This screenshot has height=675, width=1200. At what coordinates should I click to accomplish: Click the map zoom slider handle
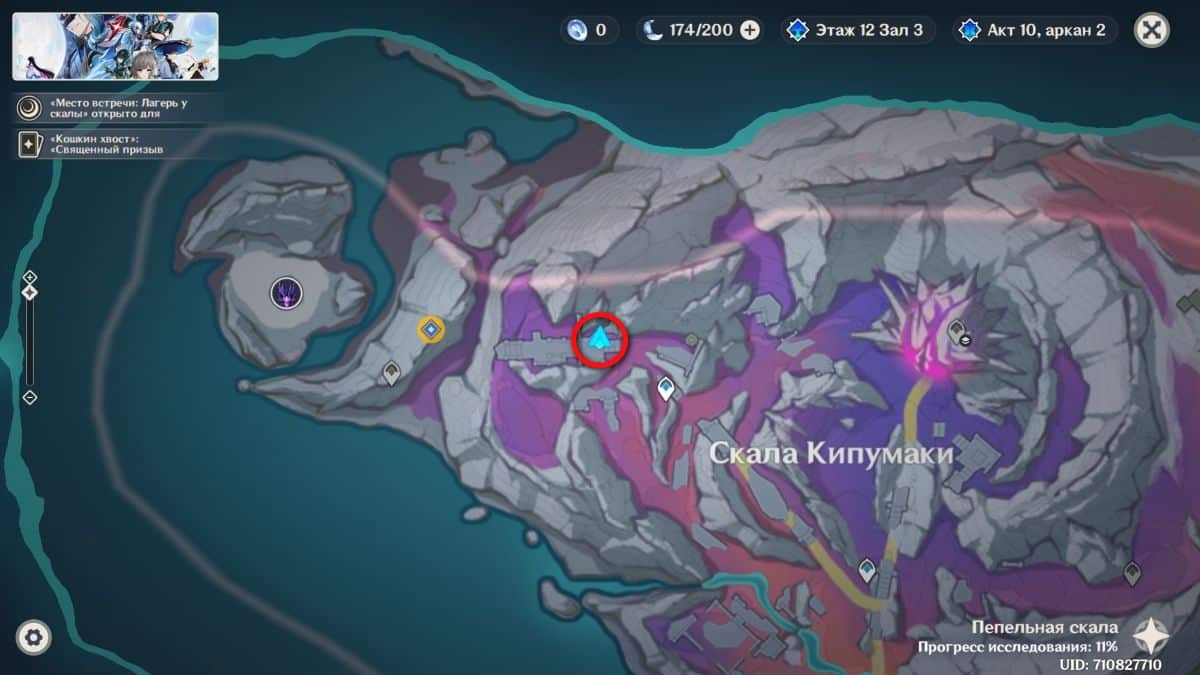(30, 292)
